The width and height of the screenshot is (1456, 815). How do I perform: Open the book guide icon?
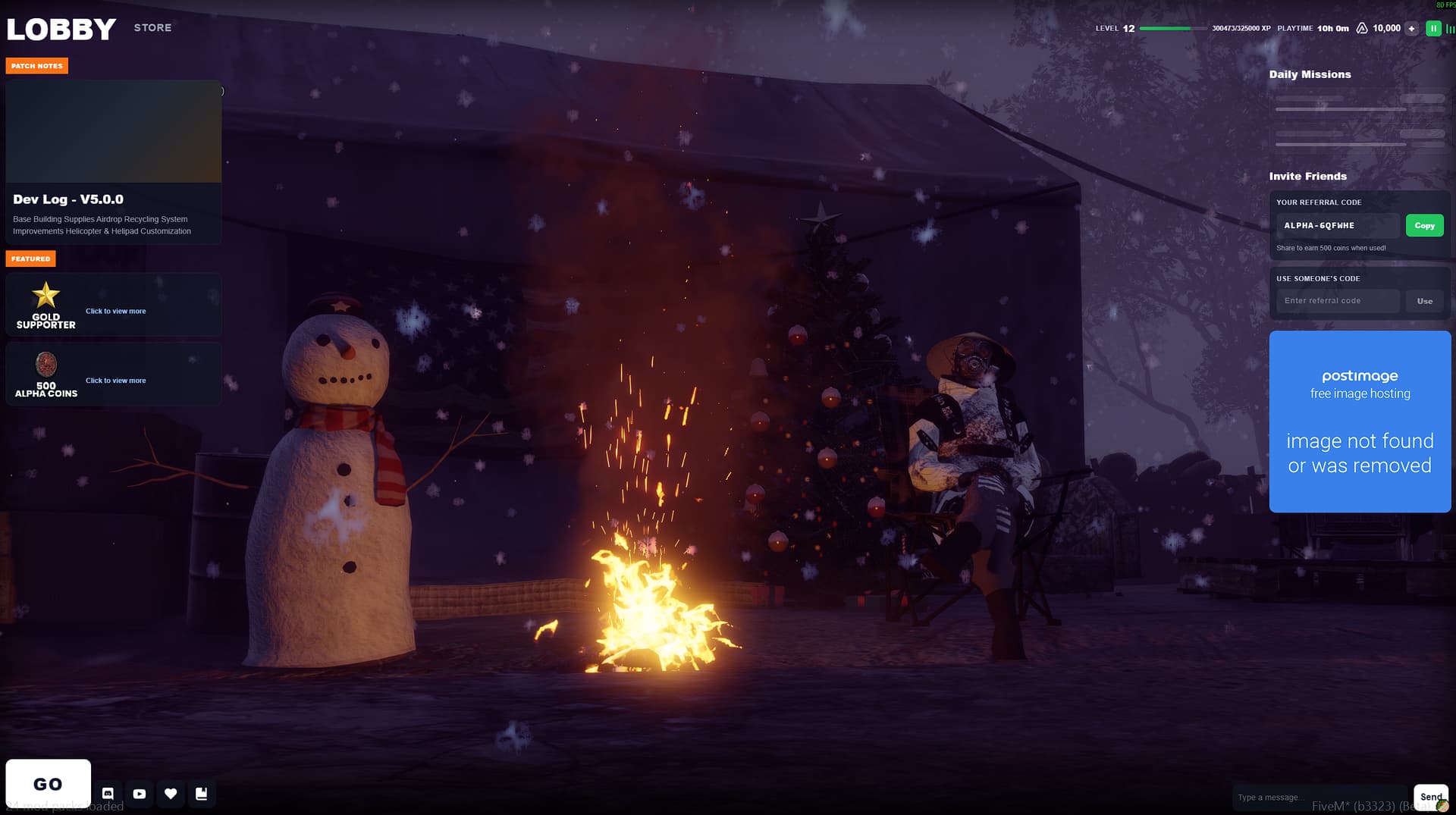pos(202,794)
